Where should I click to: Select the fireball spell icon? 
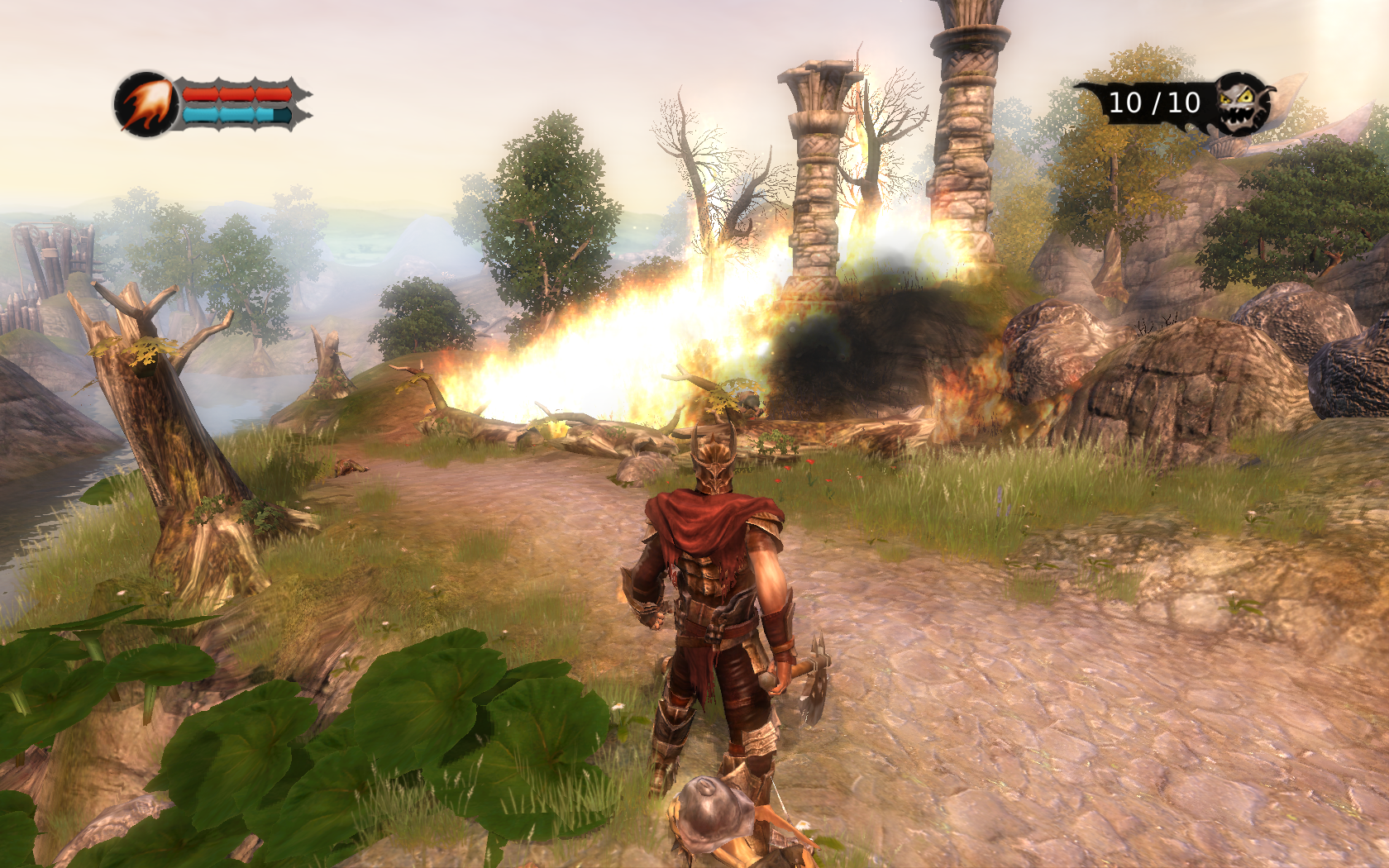pyautogui.click(x=146, y=104)
